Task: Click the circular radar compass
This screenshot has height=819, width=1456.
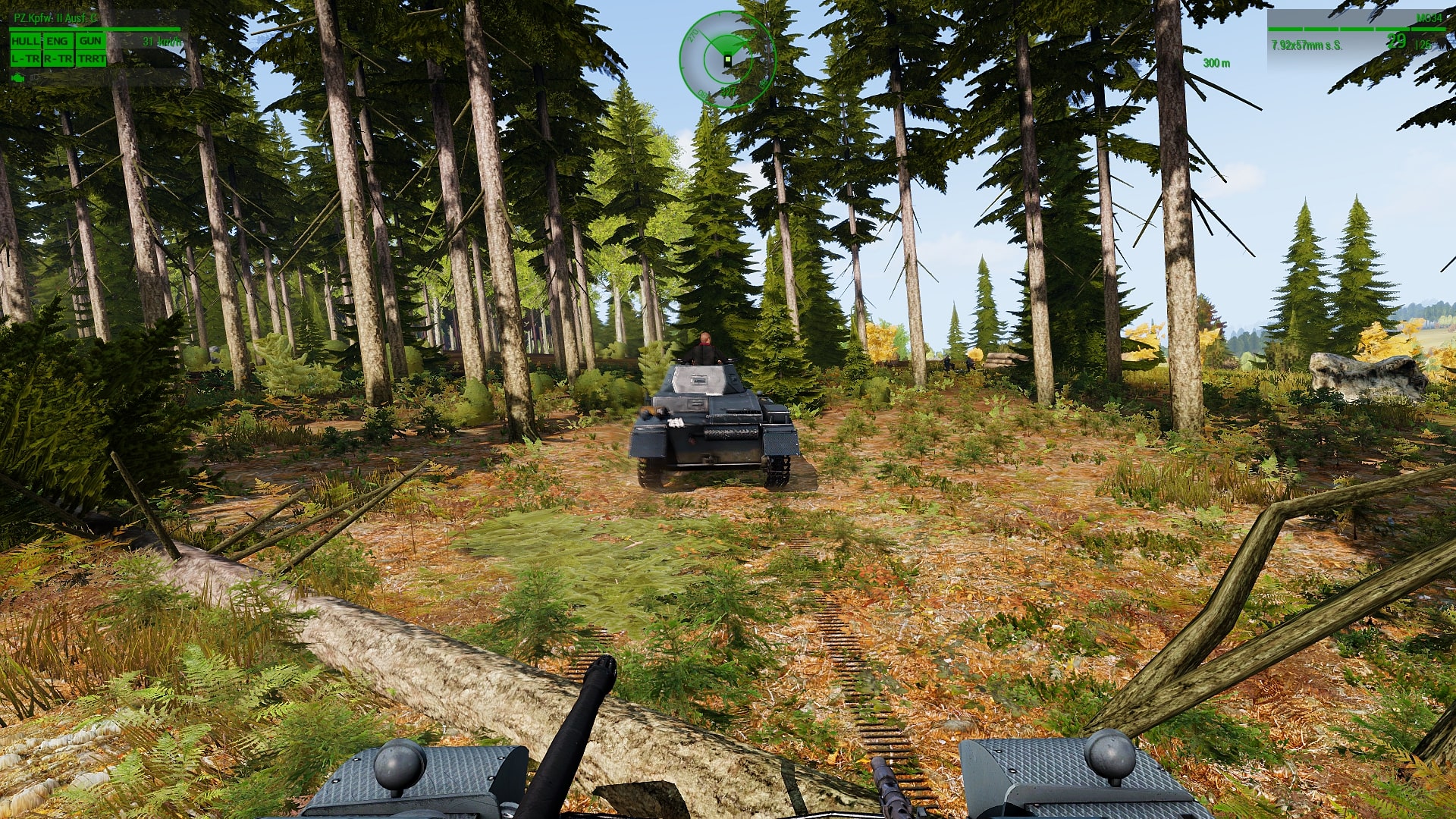Action: tap(726, 59)
